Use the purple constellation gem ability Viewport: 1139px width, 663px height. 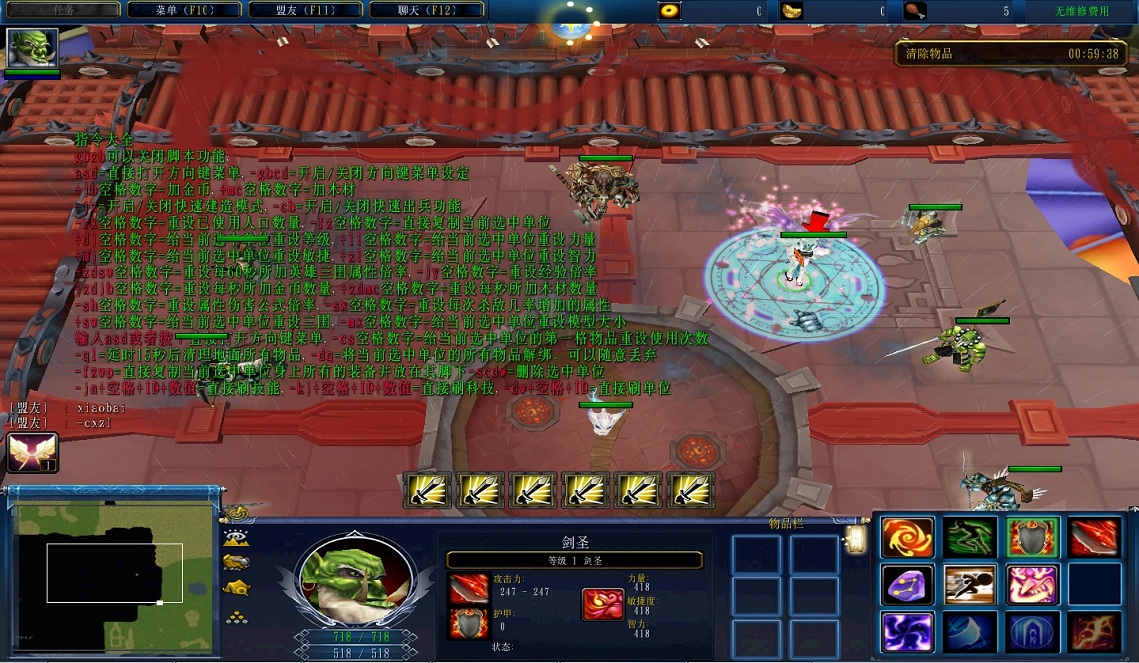[x=907, y=585]
